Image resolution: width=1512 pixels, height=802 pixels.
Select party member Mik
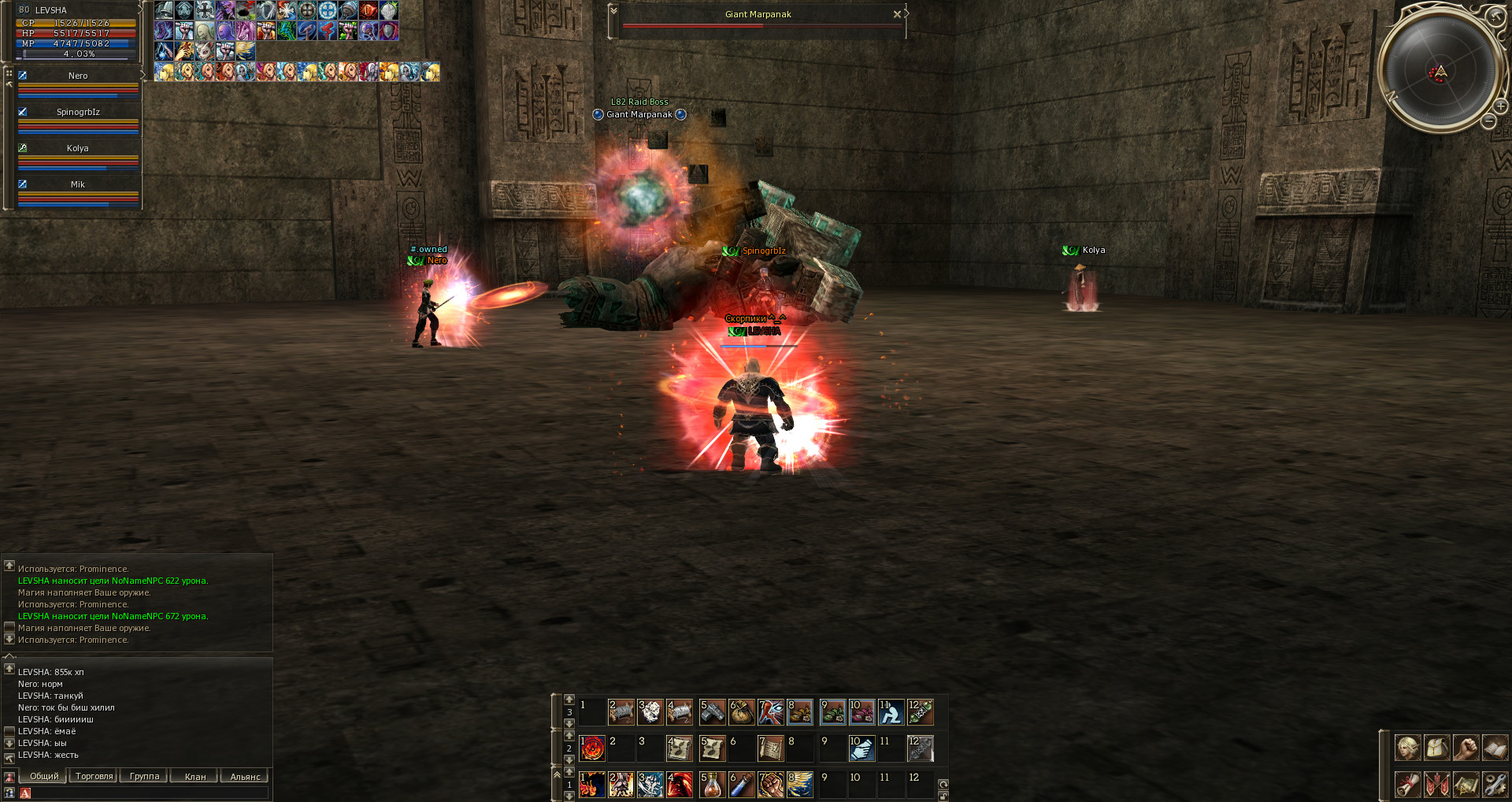point(78,185)
